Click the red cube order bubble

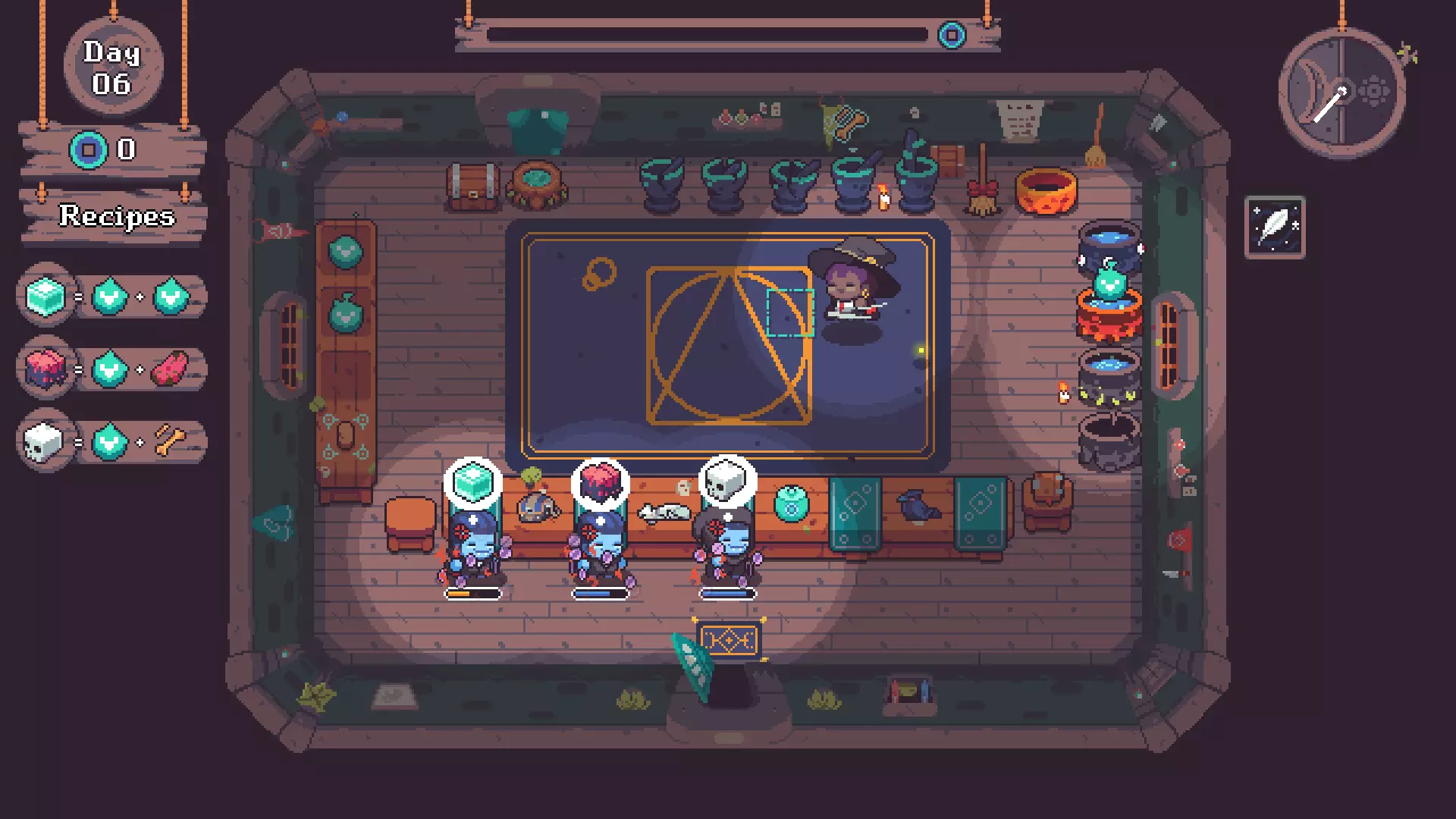pyautogui.click(x=600, y=483)
